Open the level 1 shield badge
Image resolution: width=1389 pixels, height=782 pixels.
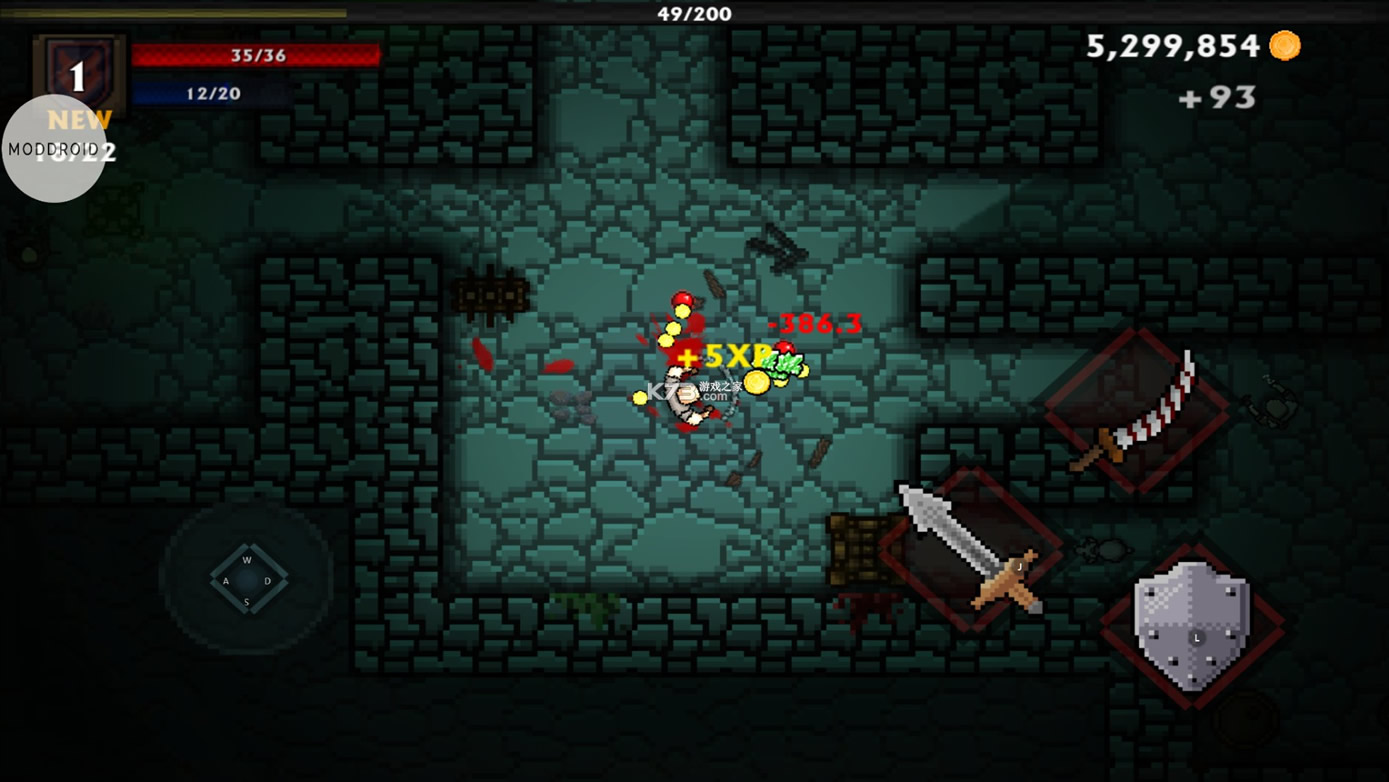pos(78,70)
